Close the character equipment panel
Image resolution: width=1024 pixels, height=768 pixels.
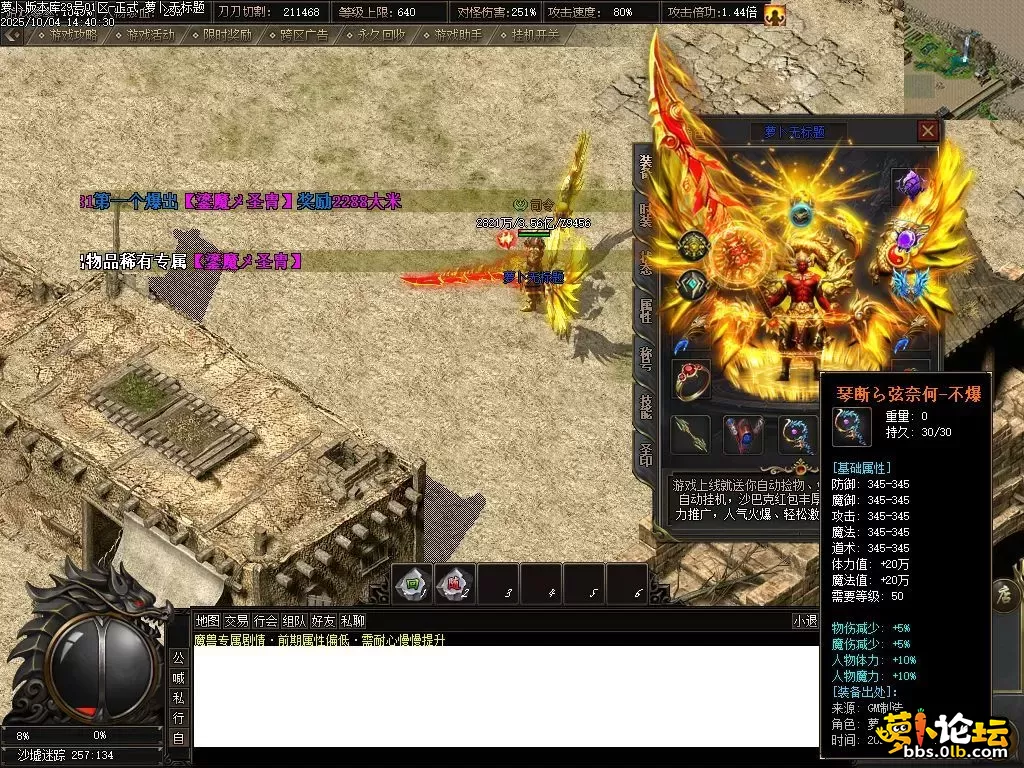tap(928, 130)
